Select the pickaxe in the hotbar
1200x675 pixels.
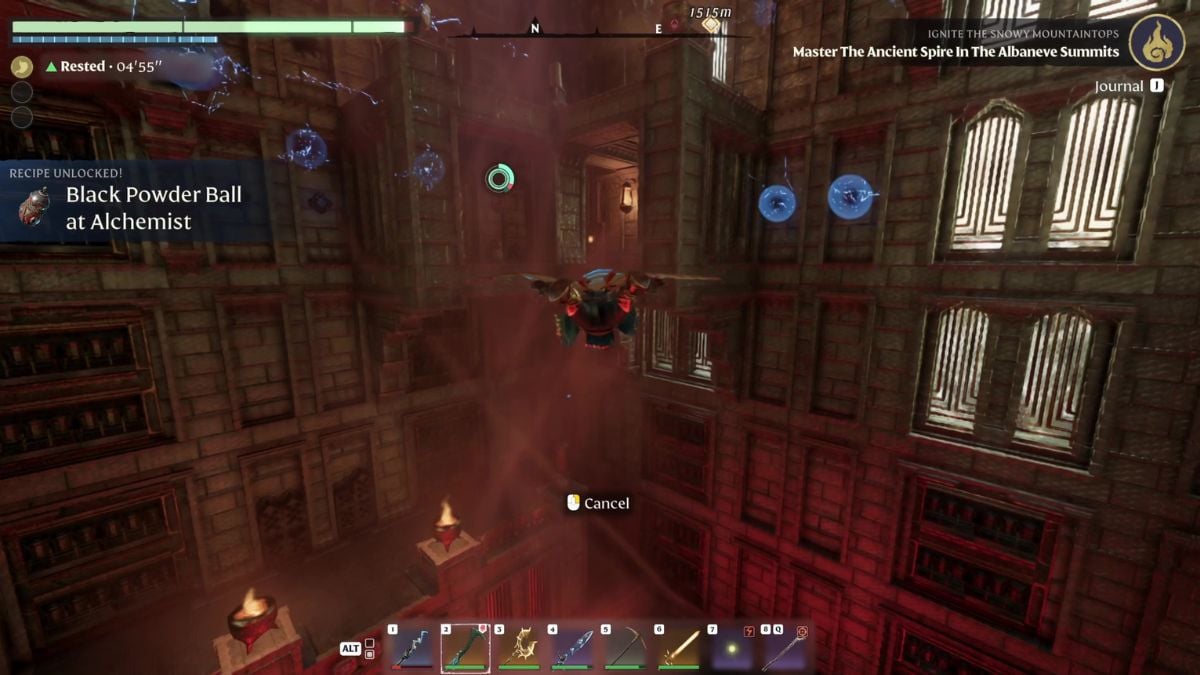(624, 648)
